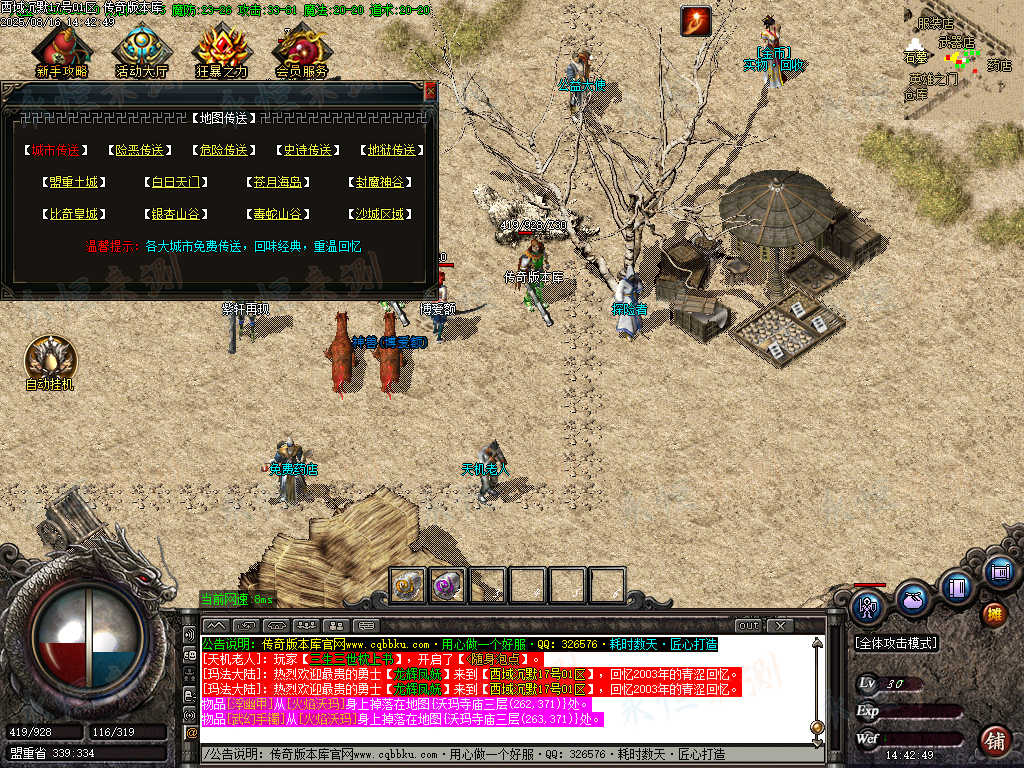Open the 新手攻略 beginner guide icon
Viewport: 1024px width, 768px height.
click(x=61, y=50)
